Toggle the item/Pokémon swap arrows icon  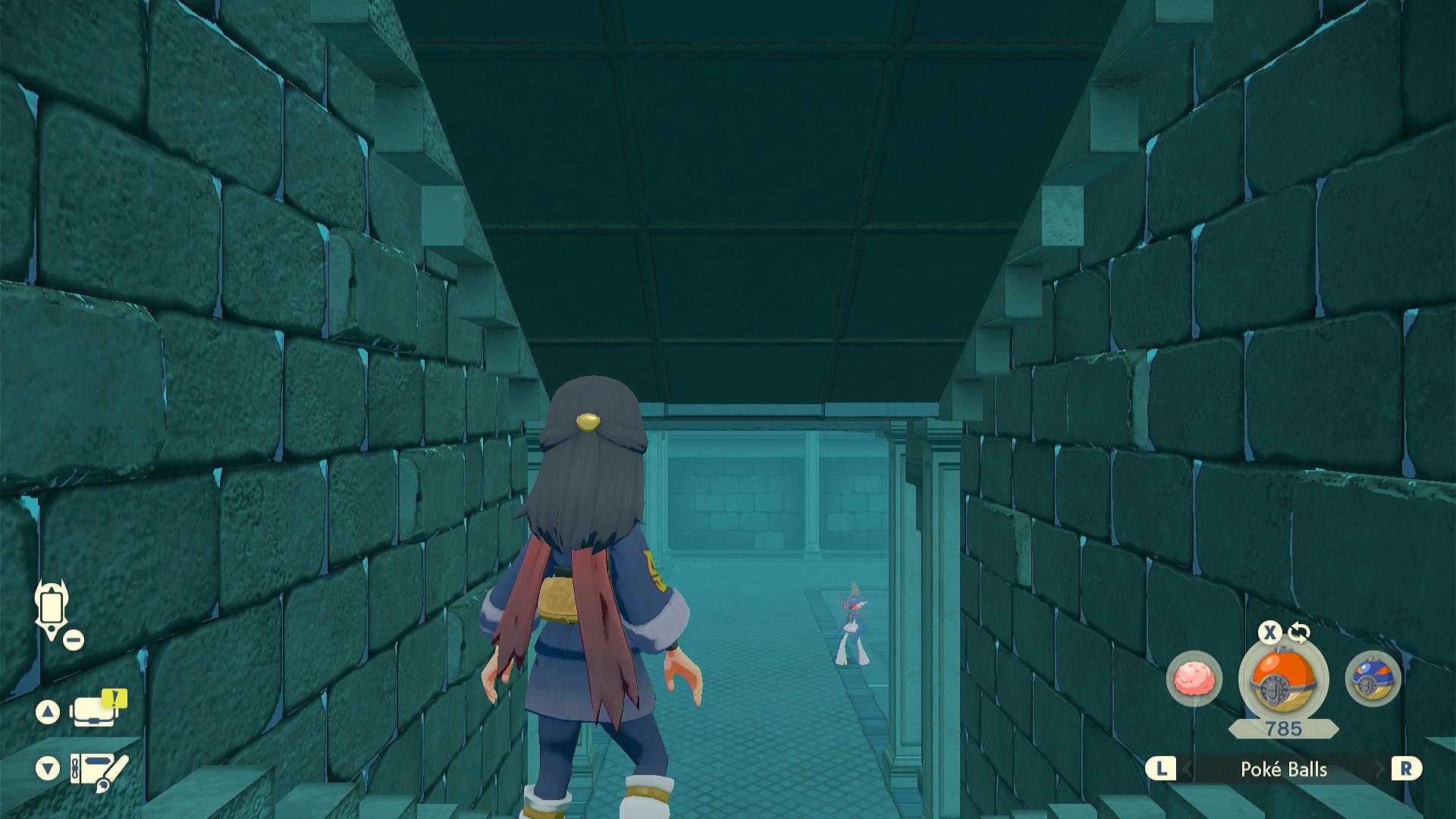[1298, 632]
